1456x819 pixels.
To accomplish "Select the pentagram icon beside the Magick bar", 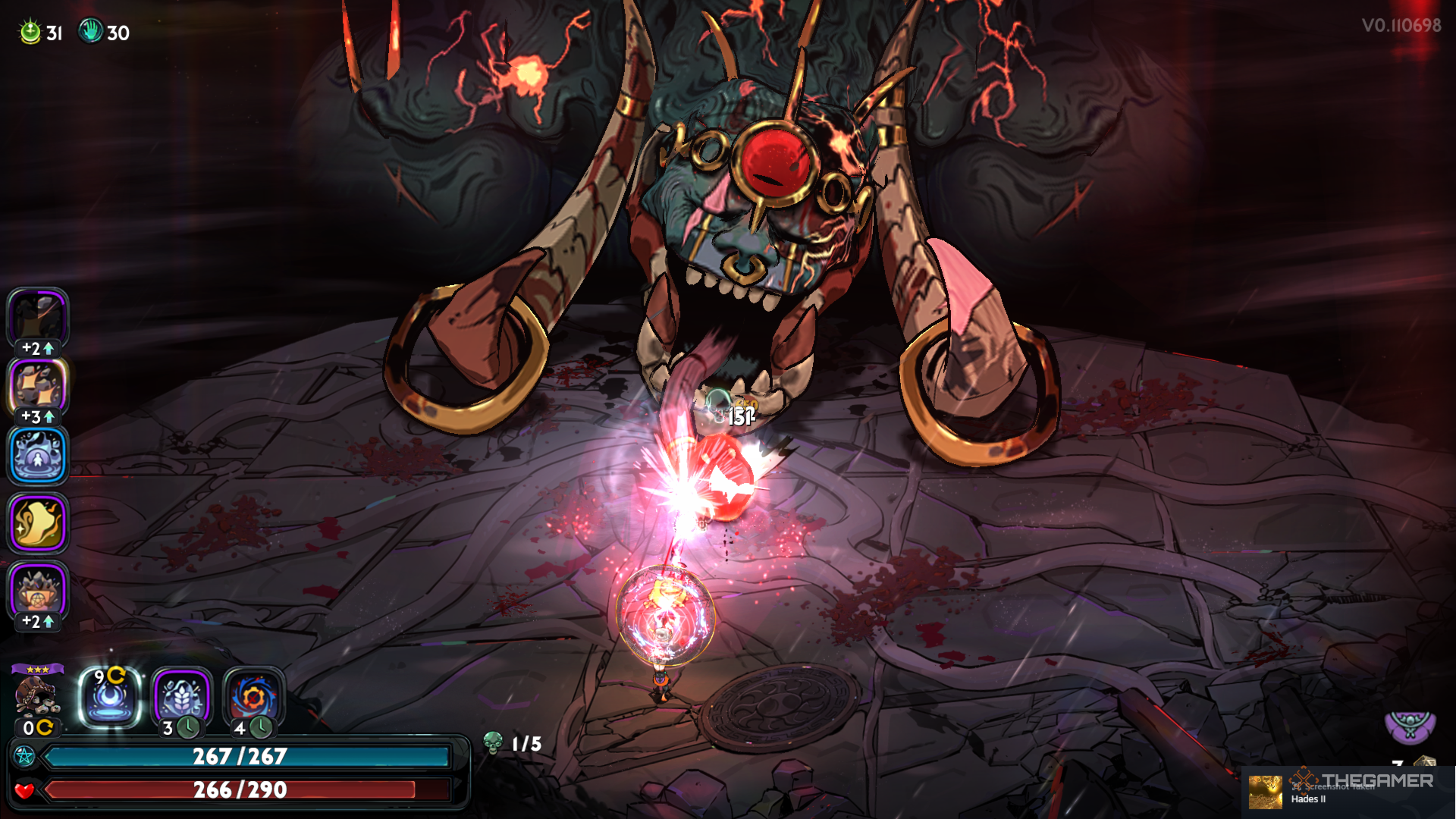I will click(25, 755).
